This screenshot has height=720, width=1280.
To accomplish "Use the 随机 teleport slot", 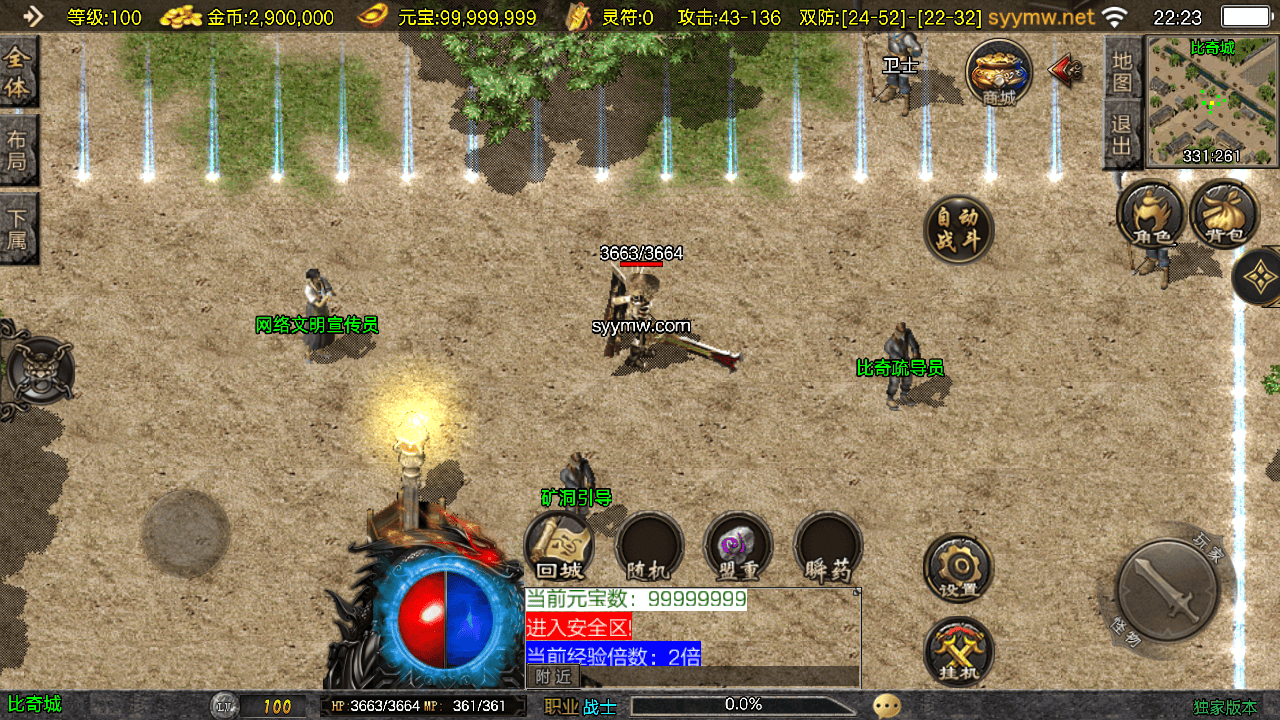I will point(649,548).
